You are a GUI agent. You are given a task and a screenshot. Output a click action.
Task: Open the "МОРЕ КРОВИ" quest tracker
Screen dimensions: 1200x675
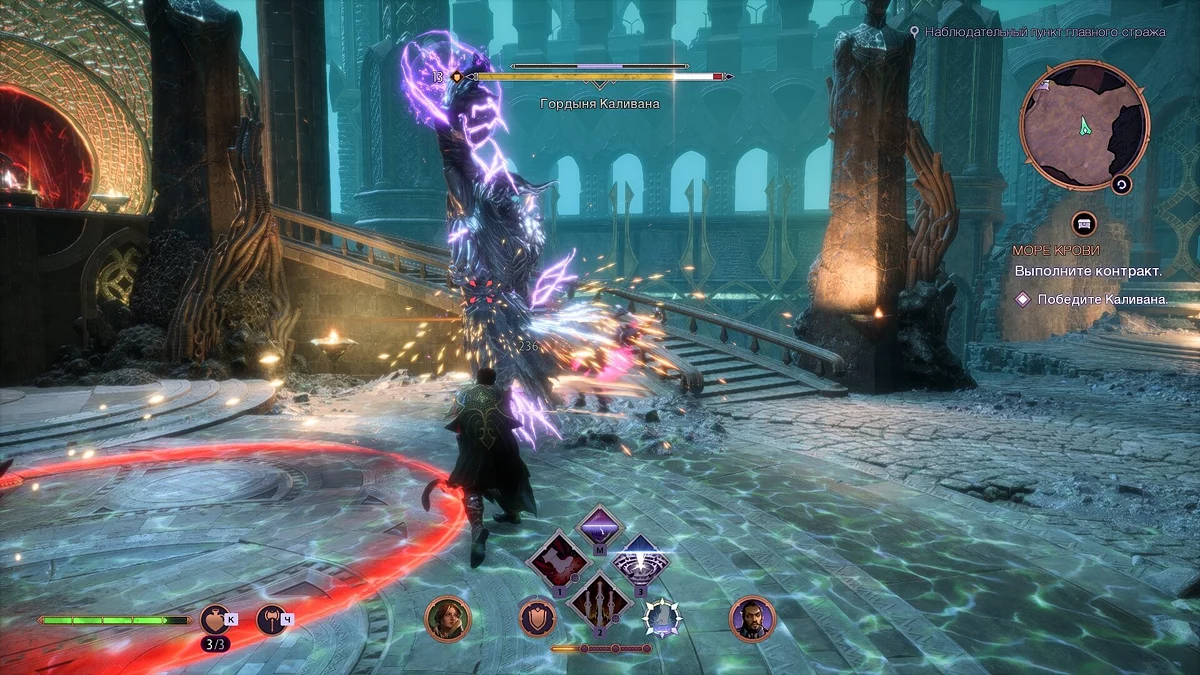click(x=1057, y=250)
